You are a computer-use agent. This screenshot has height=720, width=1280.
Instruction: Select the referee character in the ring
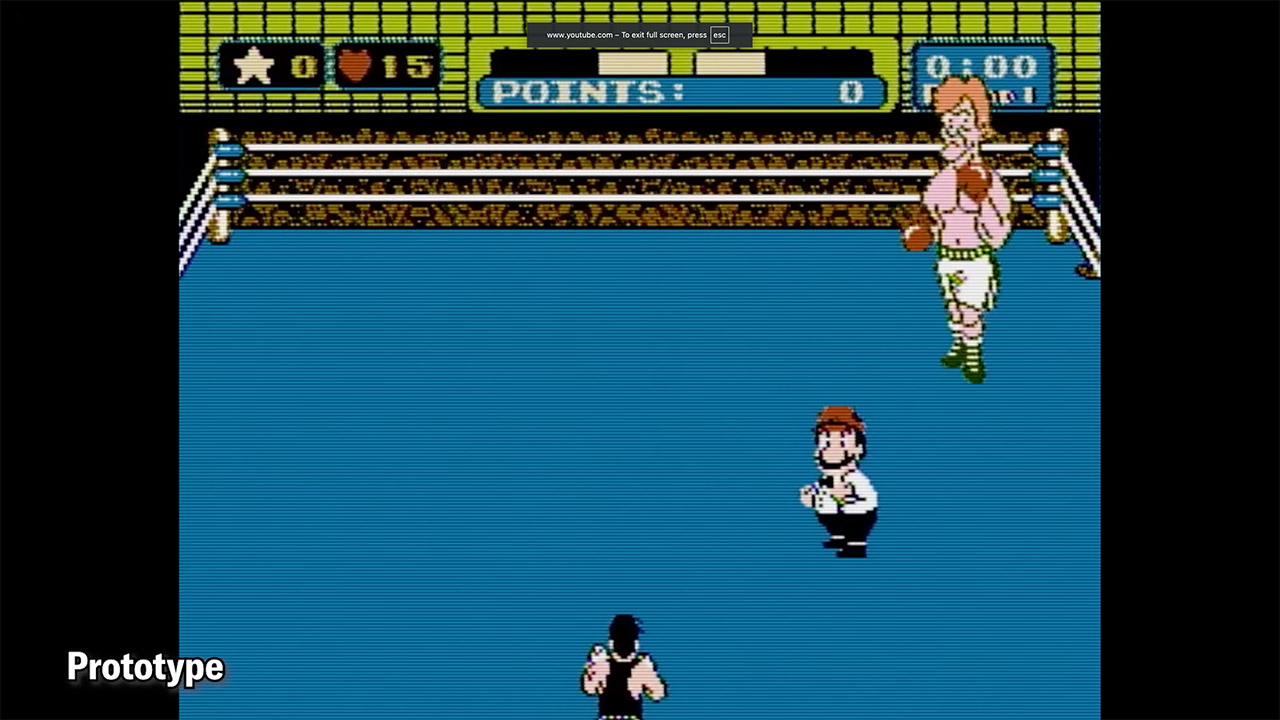click(x=840, y=480)
